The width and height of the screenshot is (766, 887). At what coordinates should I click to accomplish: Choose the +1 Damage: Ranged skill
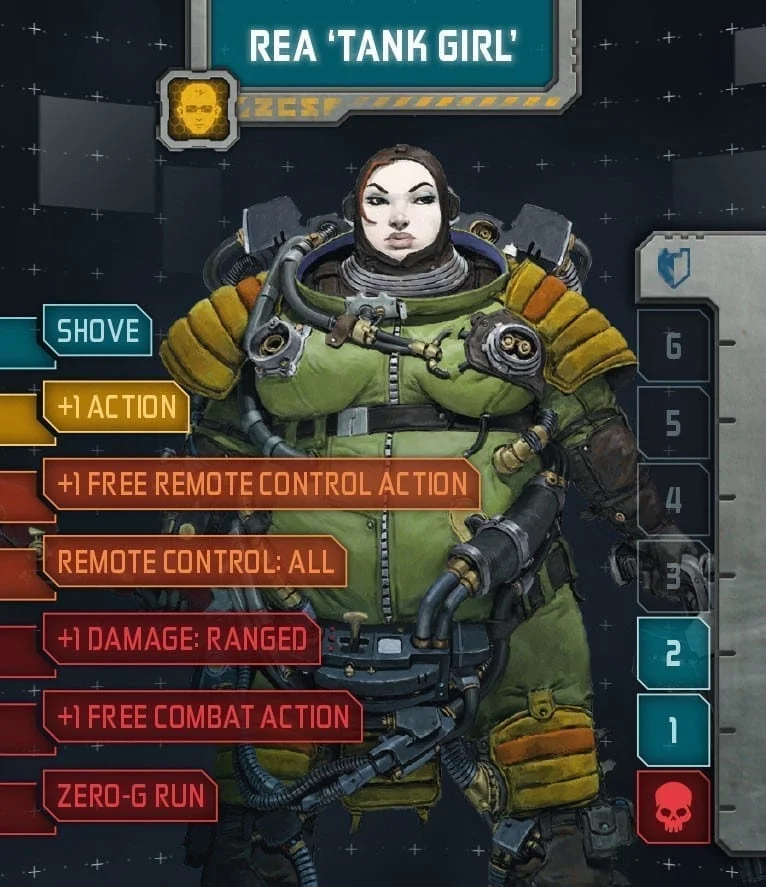pos(181,640)
